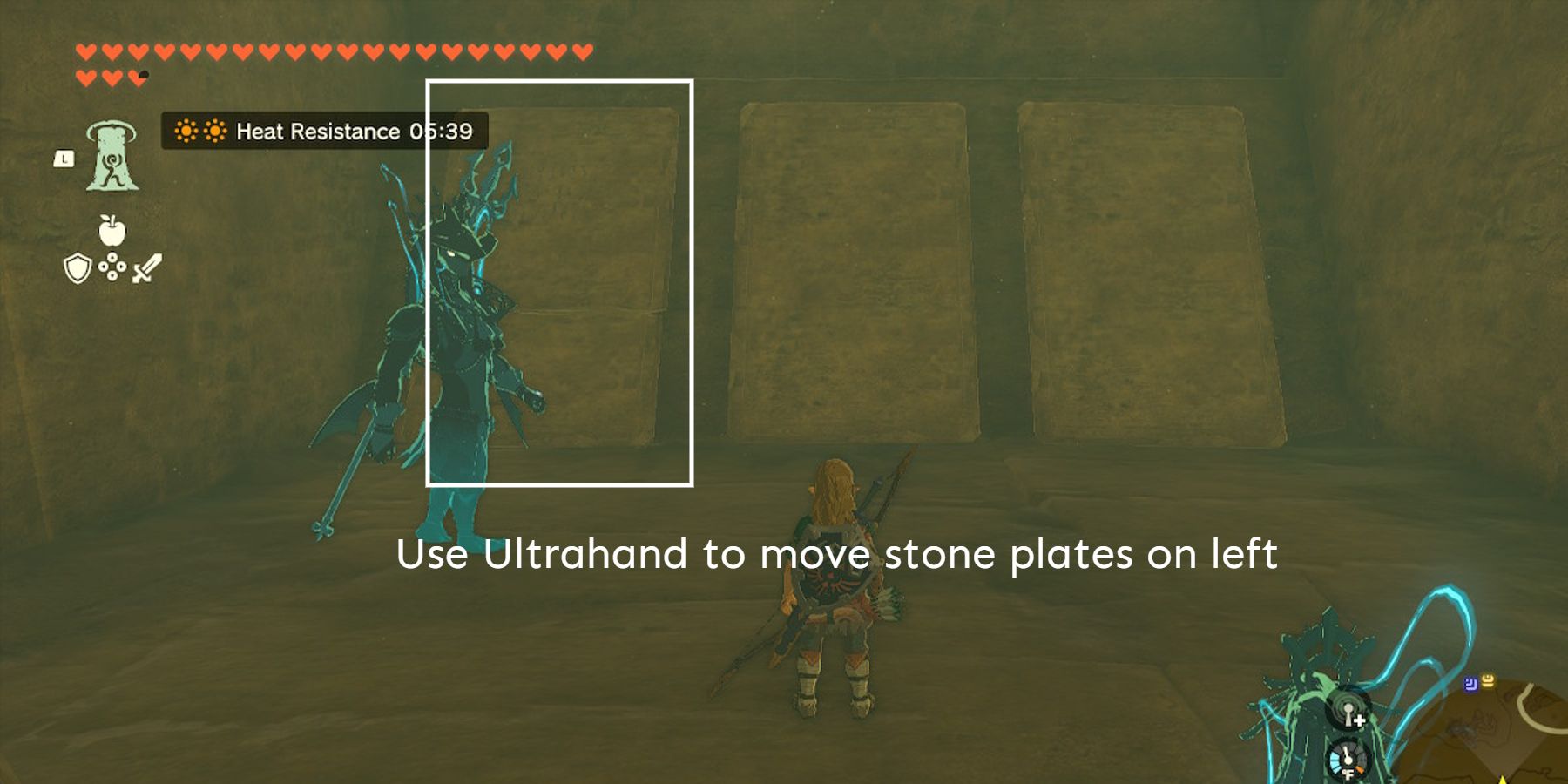The height and width of the screenshot is (784, 1568).
Task: Click the half heart at row end
Action: point(138,77)
